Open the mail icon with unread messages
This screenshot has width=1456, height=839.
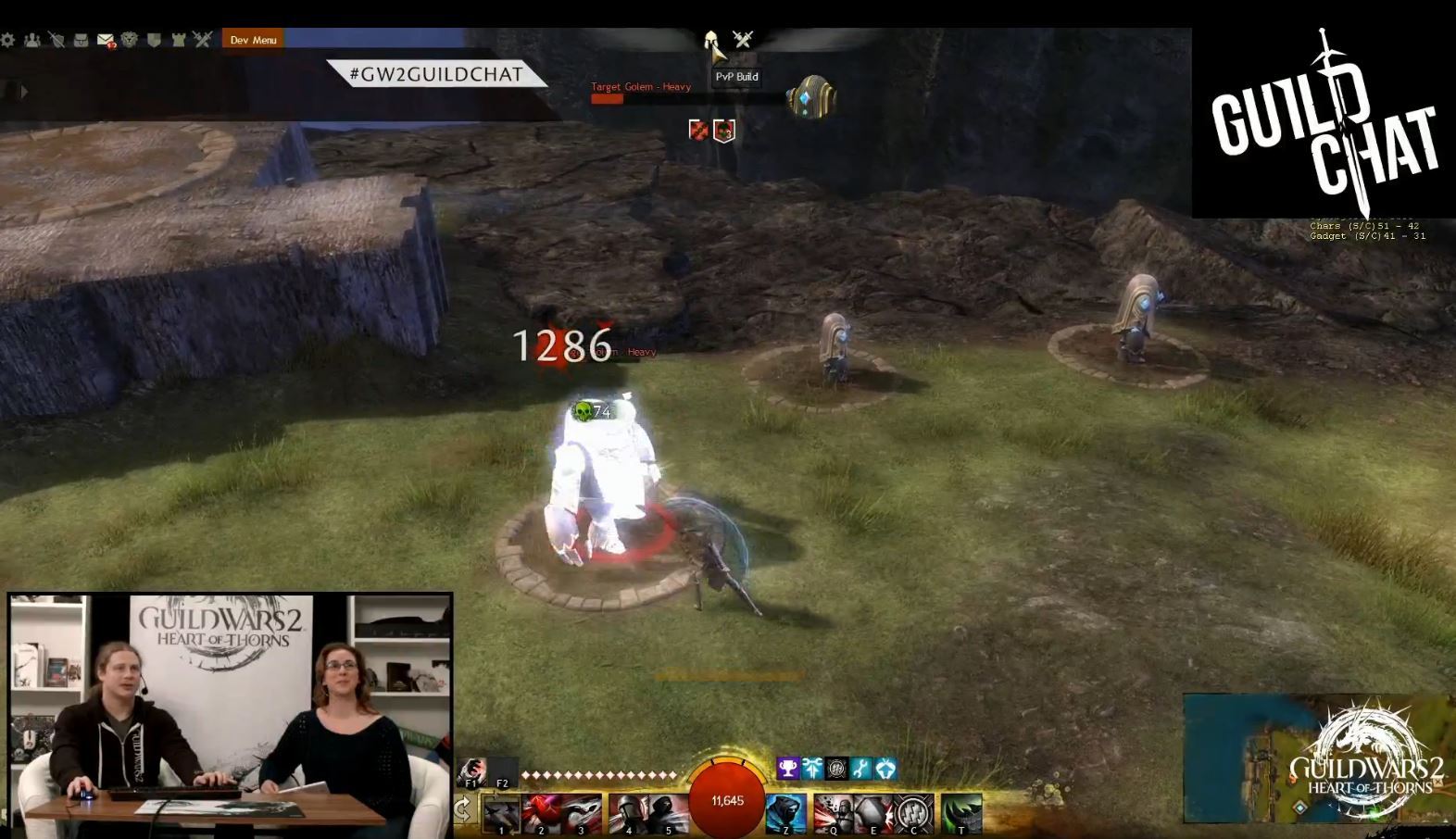pyautogui.click(x=106, y=39)
